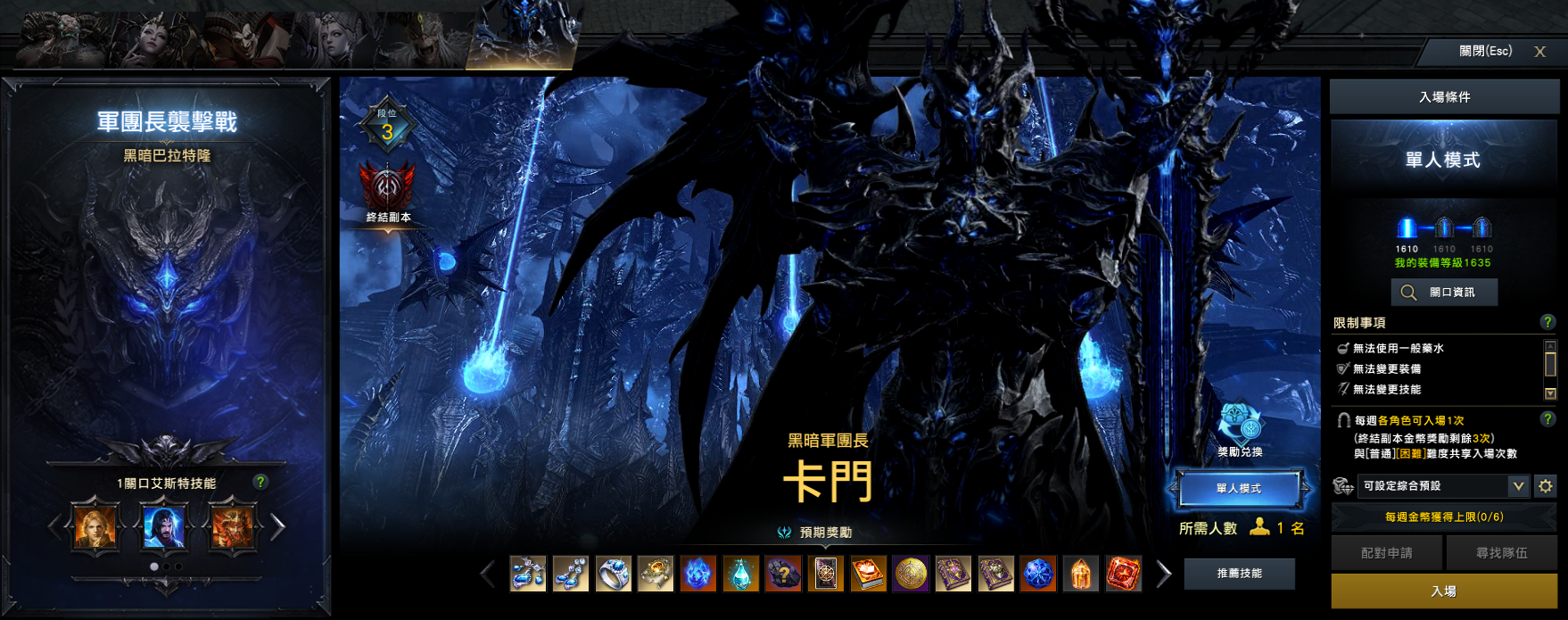This screenshot has height=620, width=1568.
Task: Switch to the jester clown boss tab
Action: pos(241,40)
